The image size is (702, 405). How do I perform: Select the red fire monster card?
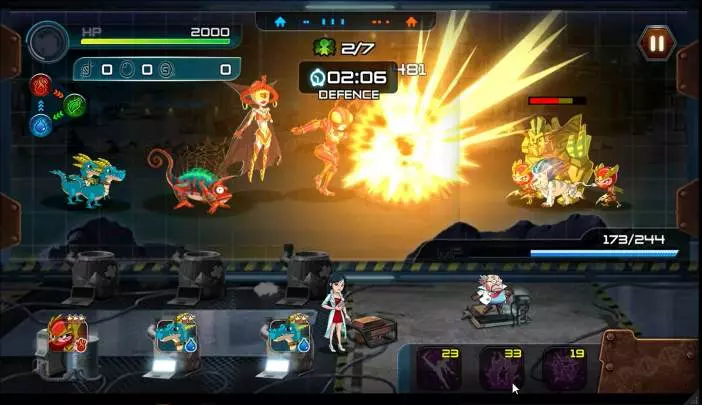click(x=70, y=337)
